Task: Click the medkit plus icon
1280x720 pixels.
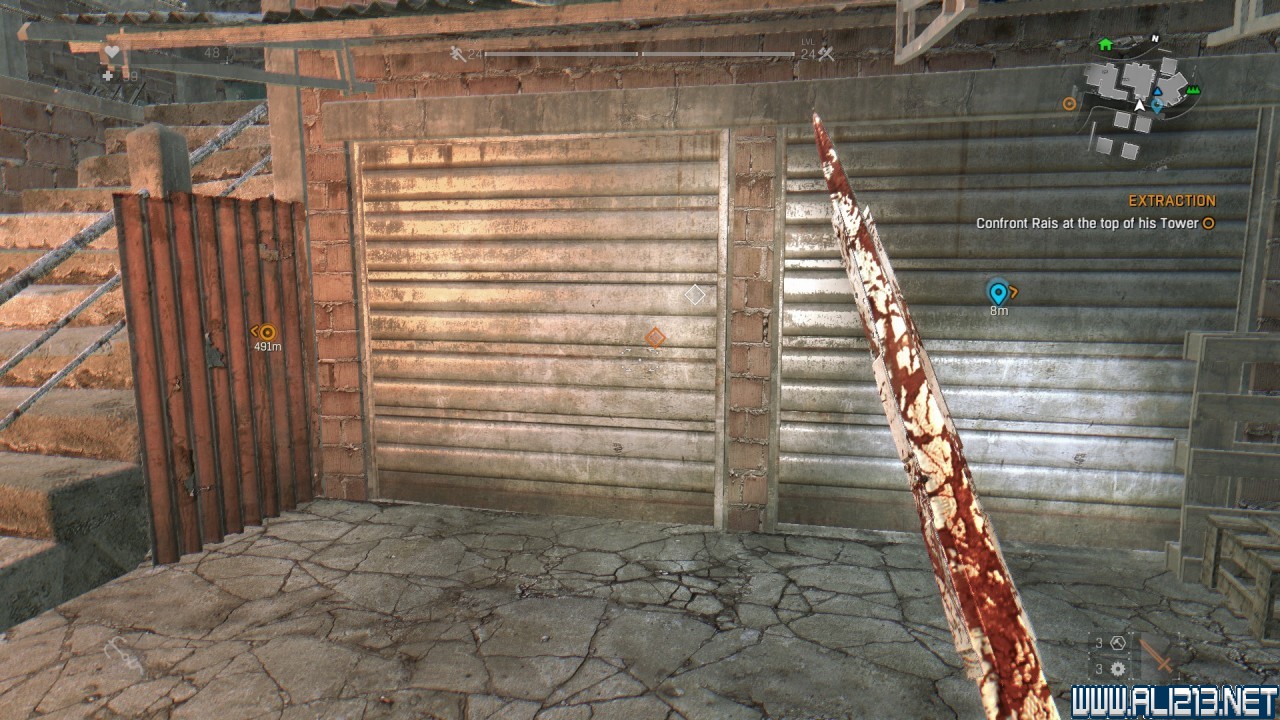Action: click(x=108, y=75)
